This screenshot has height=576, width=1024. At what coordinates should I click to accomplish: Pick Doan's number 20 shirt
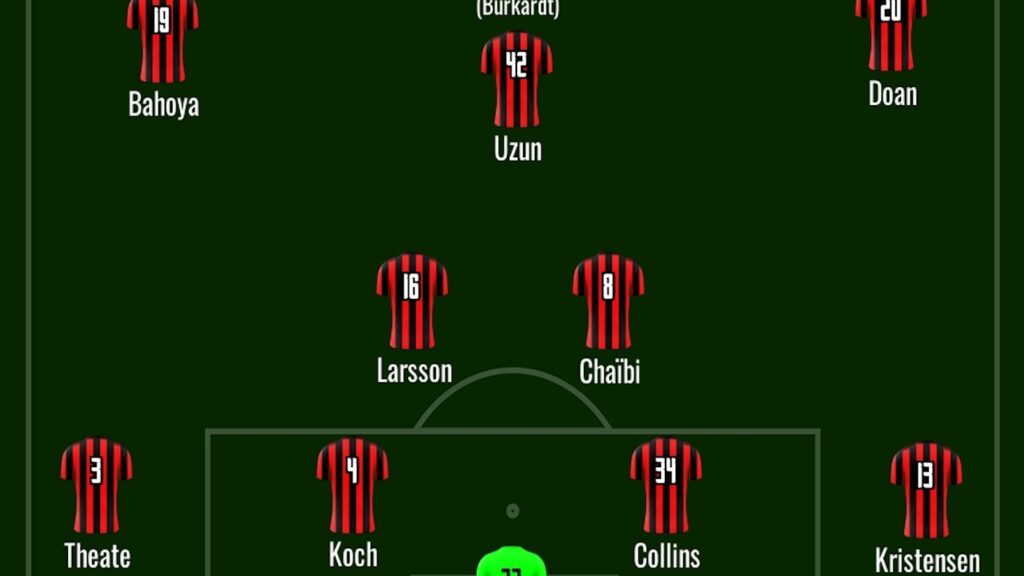point(891,32)
